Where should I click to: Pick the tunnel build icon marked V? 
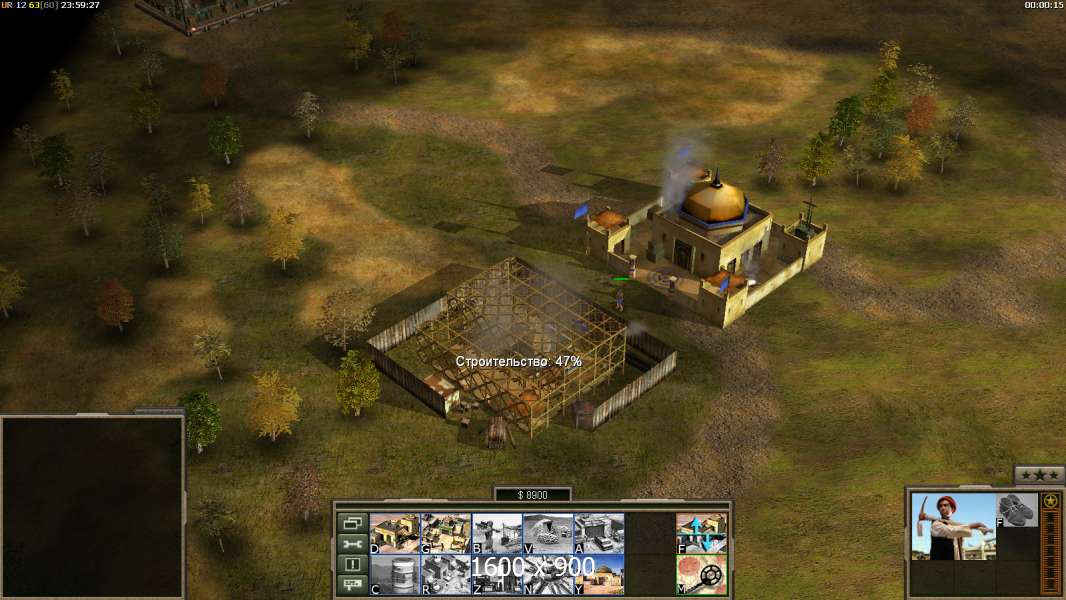click(548, 533)
